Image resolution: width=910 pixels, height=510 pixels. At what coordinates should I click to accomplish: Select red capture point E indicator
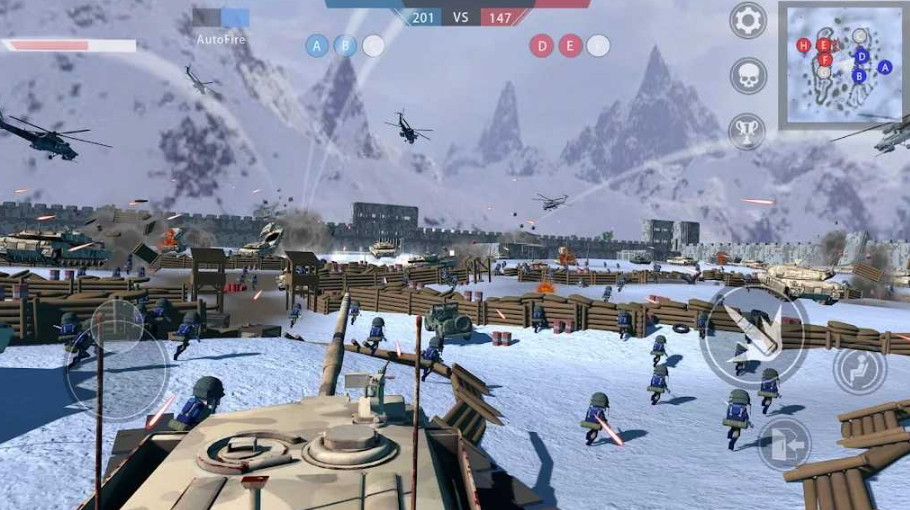[570, 45]
